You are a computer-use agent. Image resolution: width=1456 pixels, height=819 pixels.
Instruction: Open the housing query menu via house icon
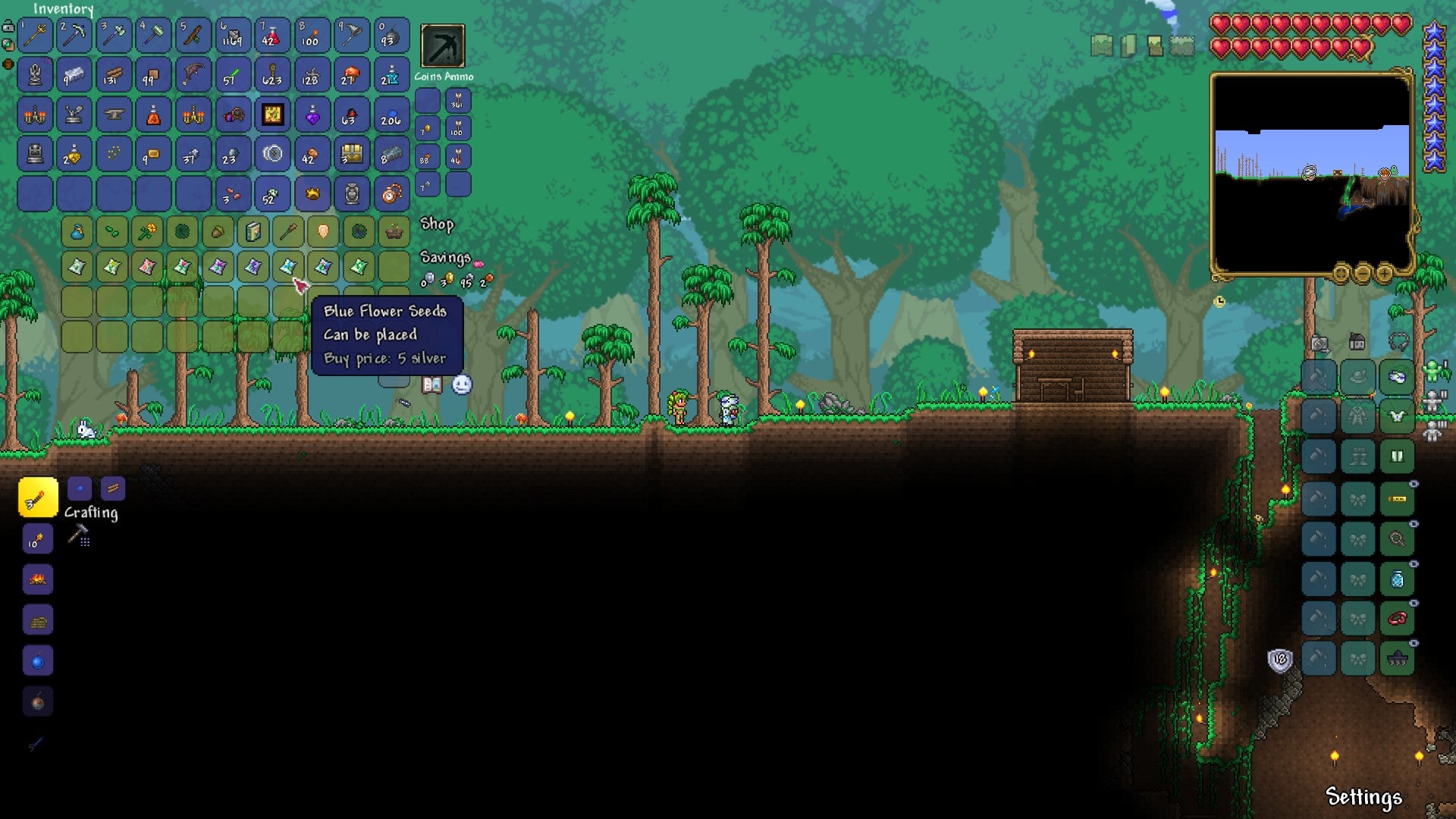[1357, 342]
